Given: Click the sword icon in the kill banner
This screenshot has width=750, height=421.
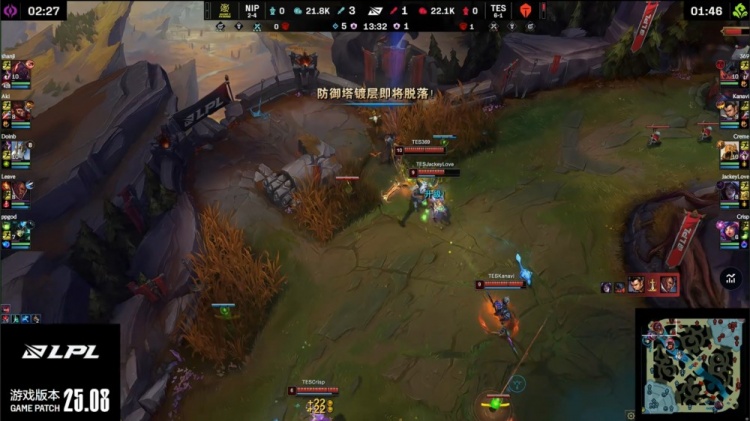Looking at the screenshot, I should pyautogui.click(x=652, y=285).
